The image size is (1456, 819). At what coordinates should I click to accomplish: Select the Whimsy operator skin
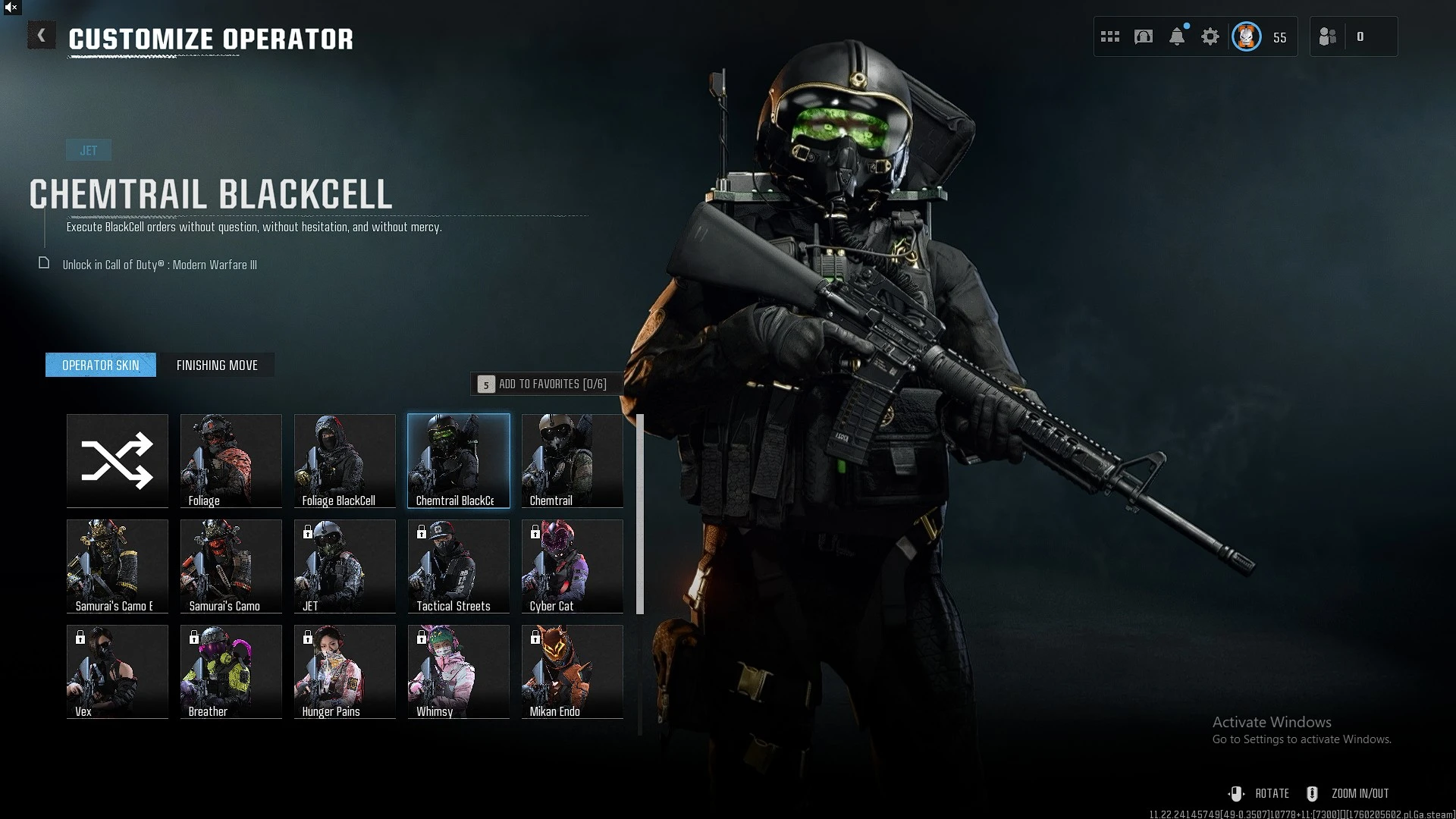[459, 671]
